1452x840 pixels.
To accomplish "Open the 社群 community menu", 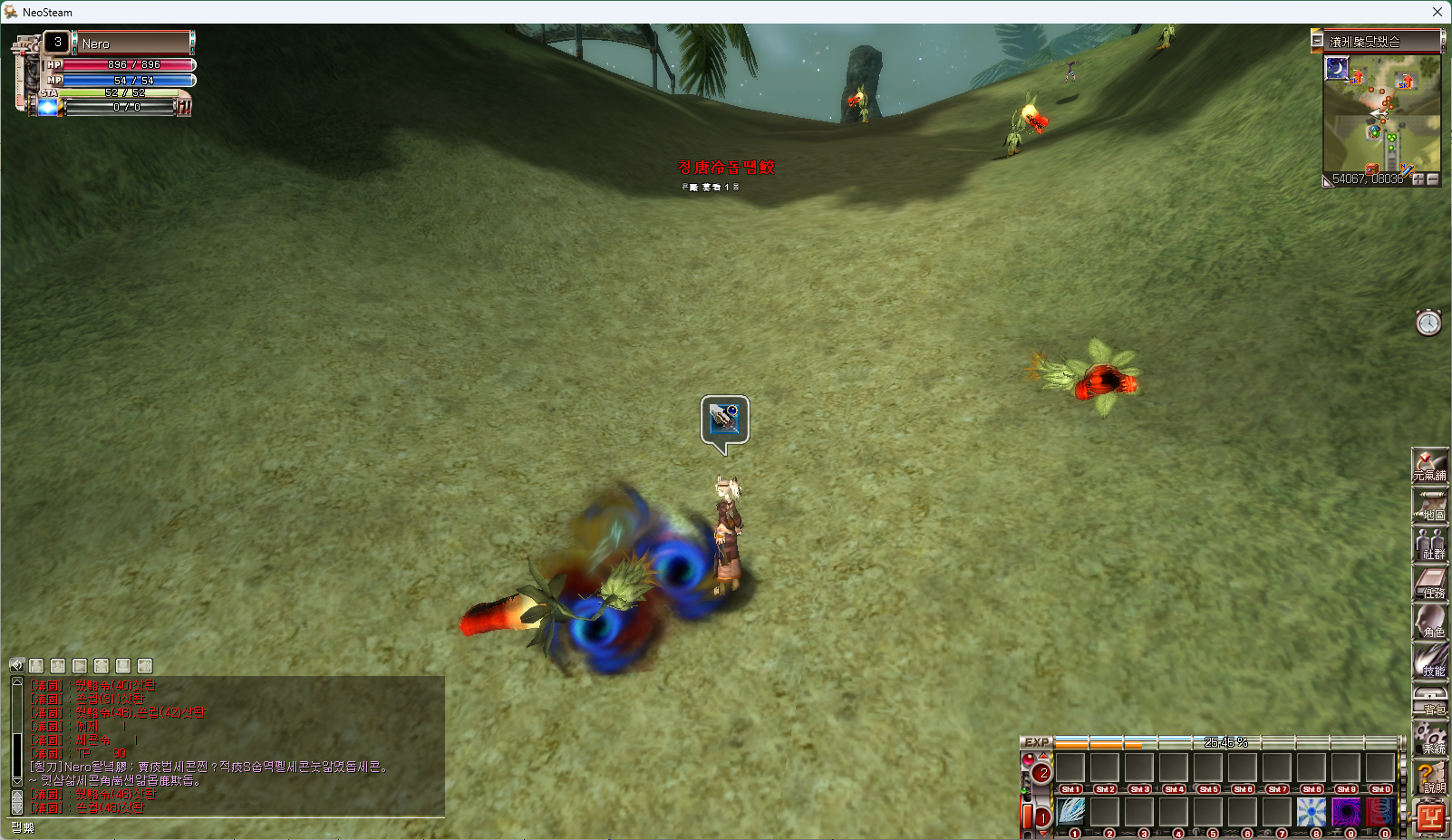I will coord(1430,544).
